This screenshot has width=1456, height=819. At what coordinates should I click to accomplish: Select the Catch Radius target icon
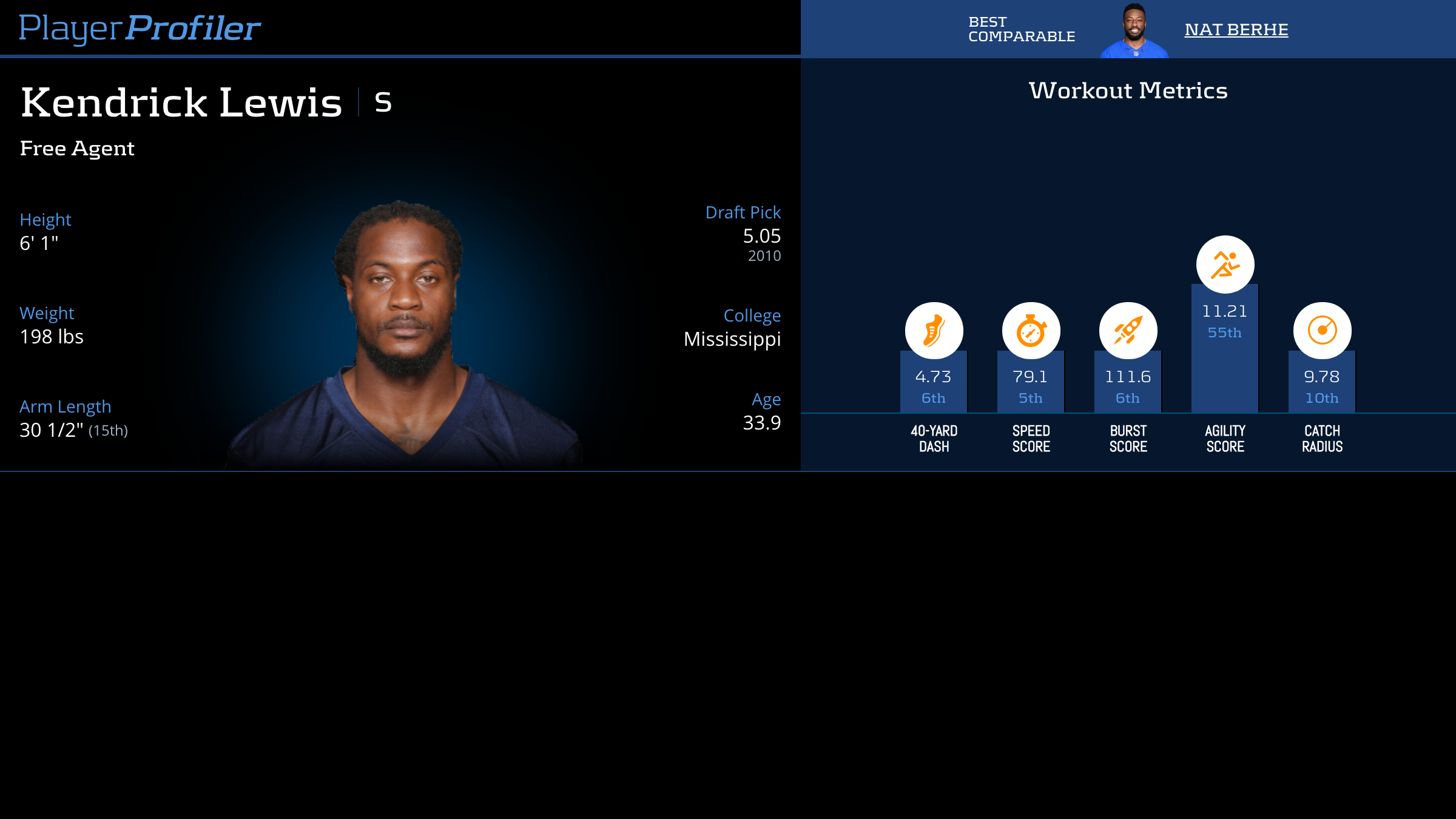click(x=1322, y=331)
